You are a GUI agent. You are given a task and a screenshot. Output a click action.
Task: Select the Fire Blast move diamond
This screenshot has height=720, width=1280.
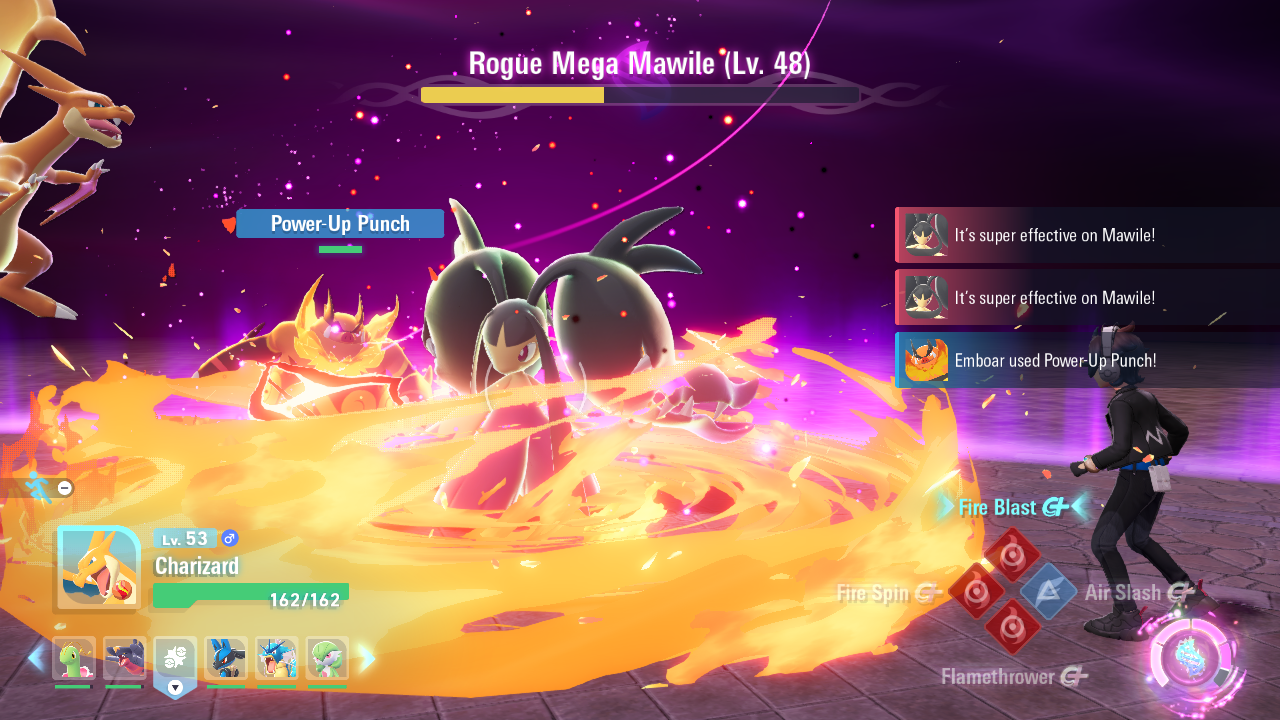click(1012, 554)
